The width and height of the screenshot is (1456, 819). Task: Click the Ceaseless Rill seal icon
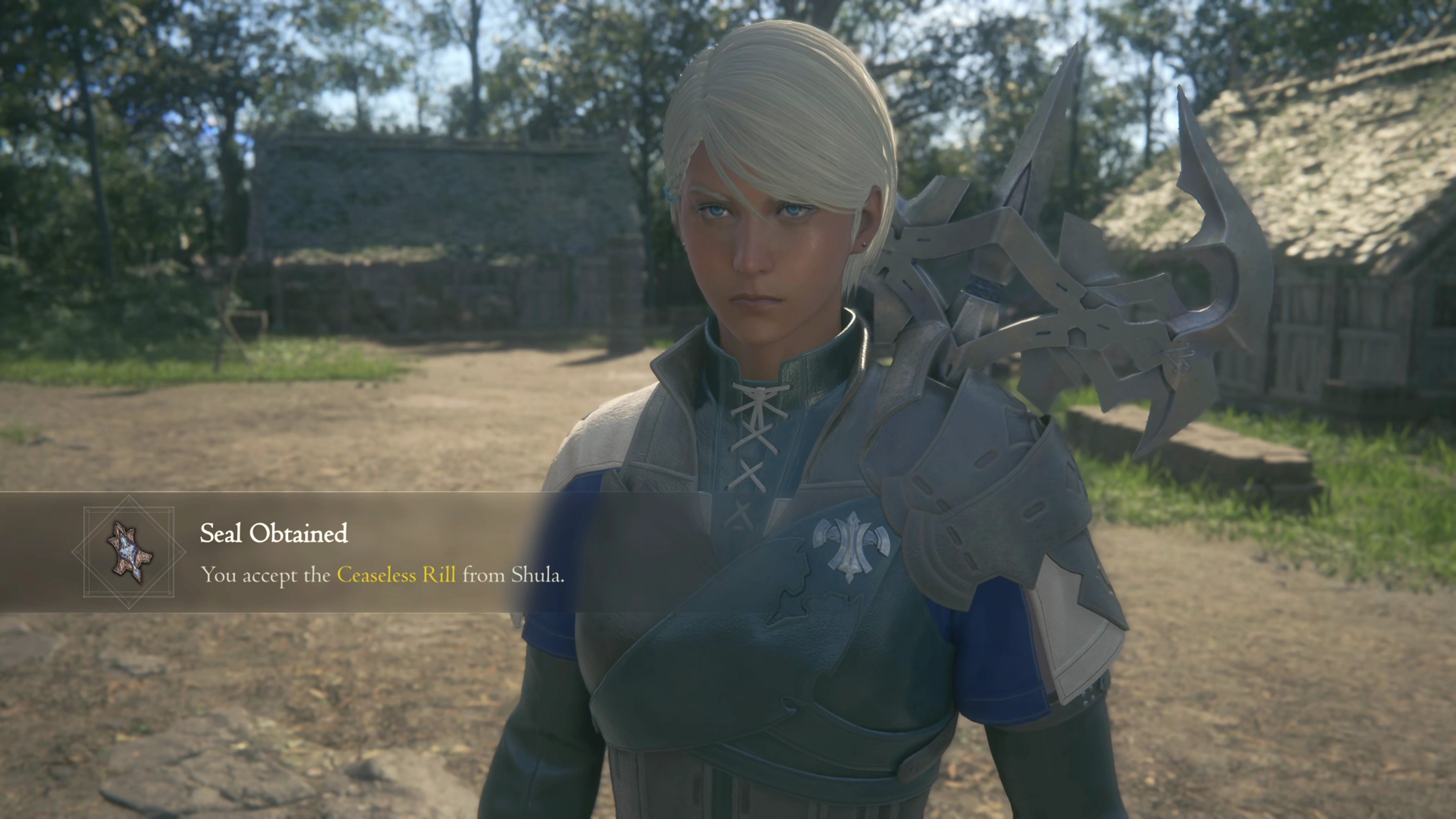pos(129,552)
